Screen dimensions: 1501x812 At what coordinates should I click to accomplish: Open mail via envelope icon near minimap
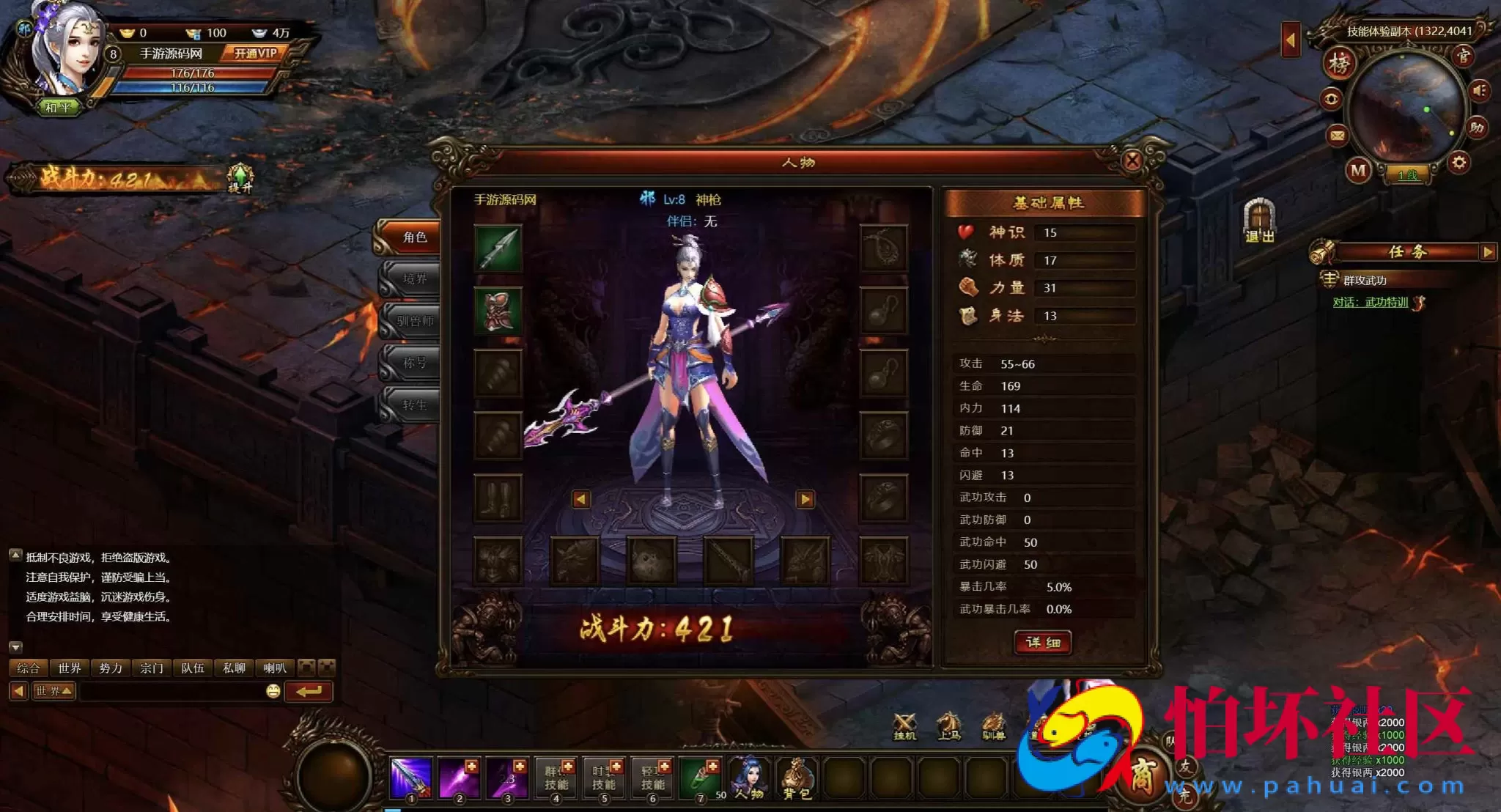(1337, 136)
